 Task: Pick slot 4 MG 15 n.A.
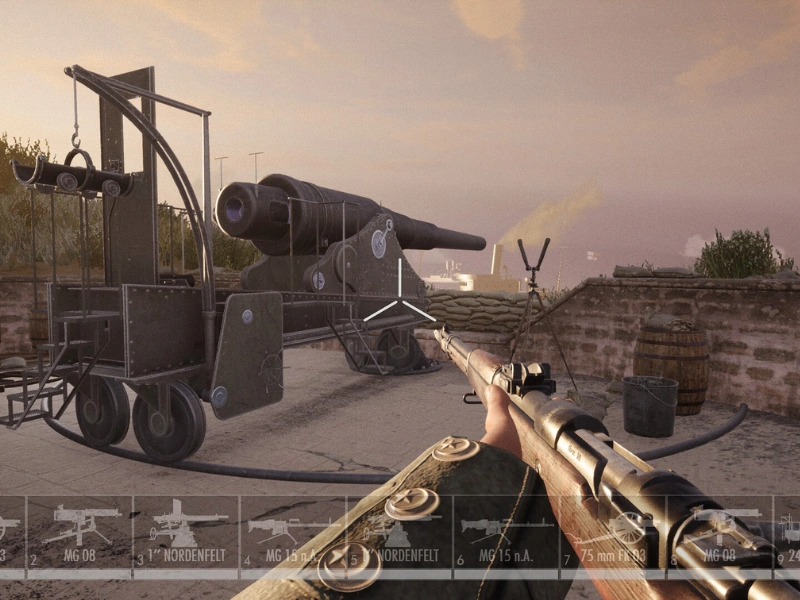[x=293, y=532]
